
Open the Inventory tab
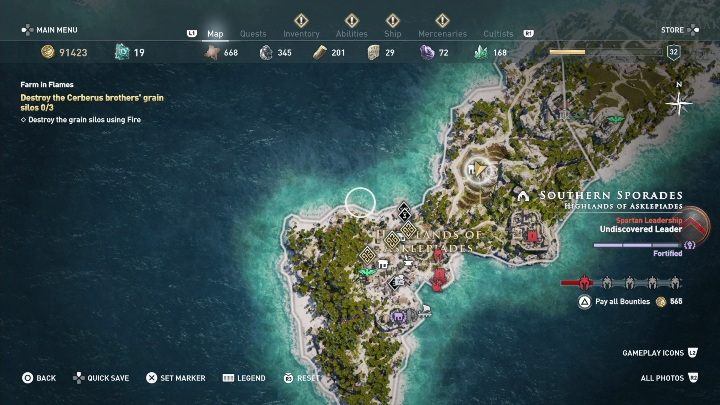pos(301,33)
